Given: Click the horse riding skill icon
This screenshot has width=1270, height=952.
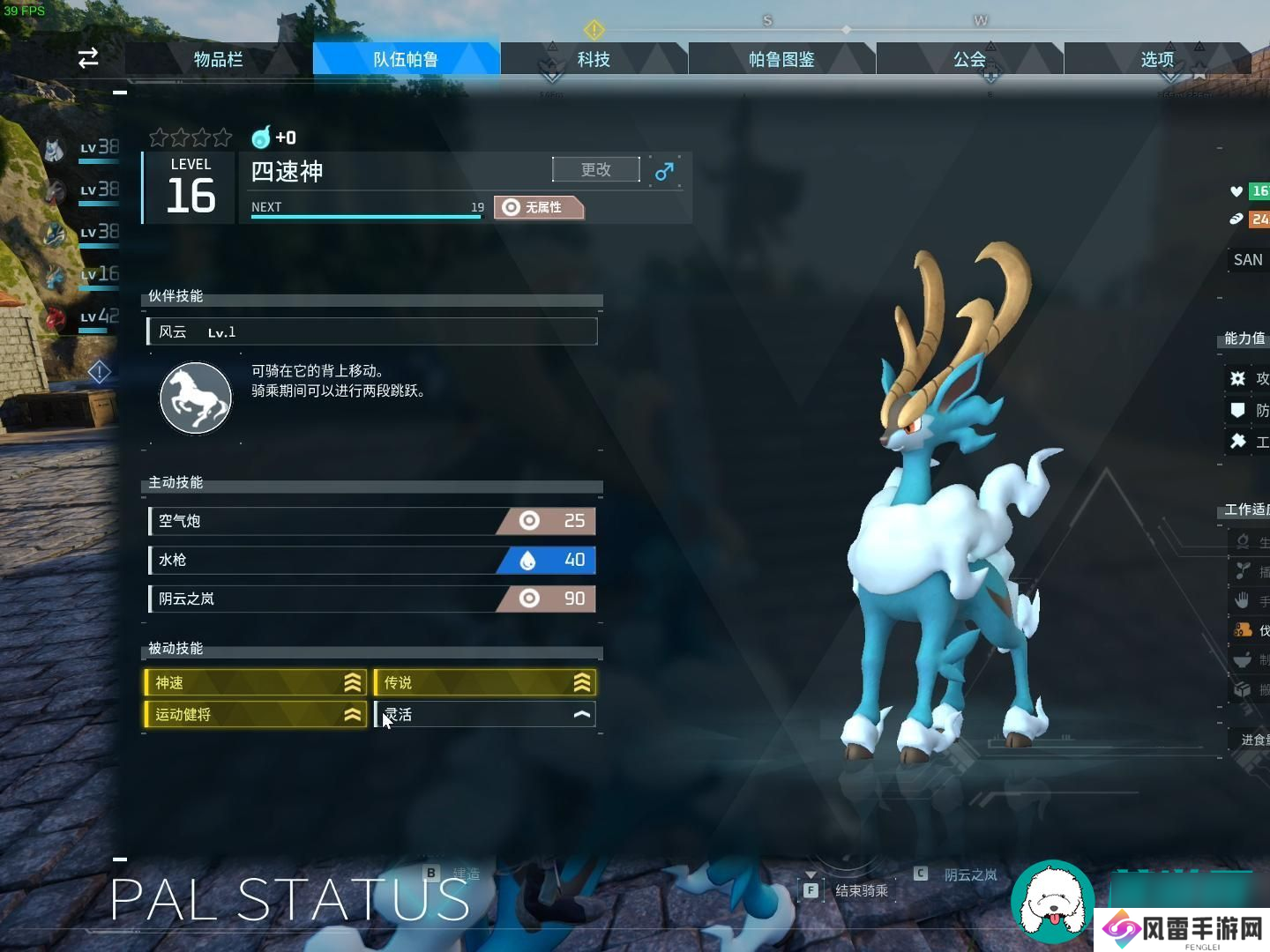Looking at the screenshot, I should click(x=196, y=398).
